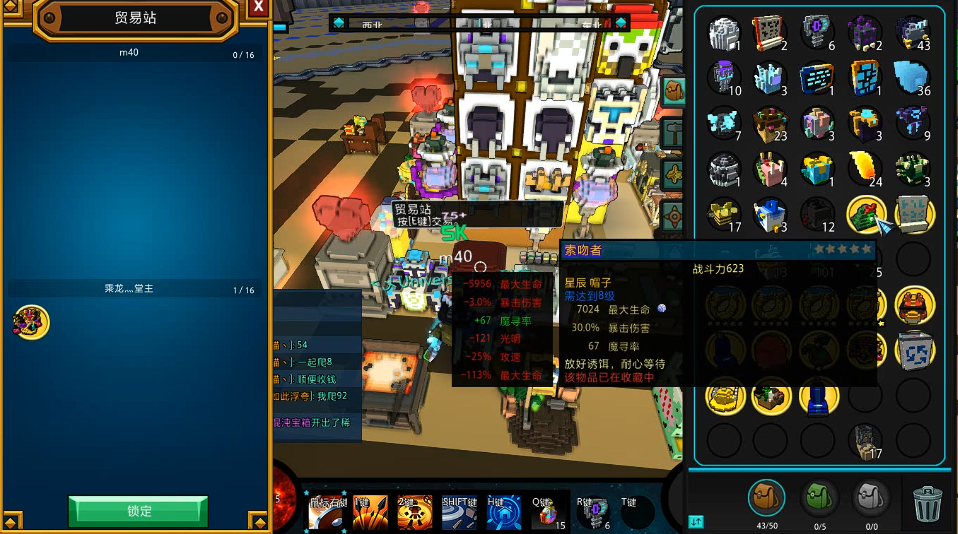Select the green hat in the gold slot

[x=864, y=213]
